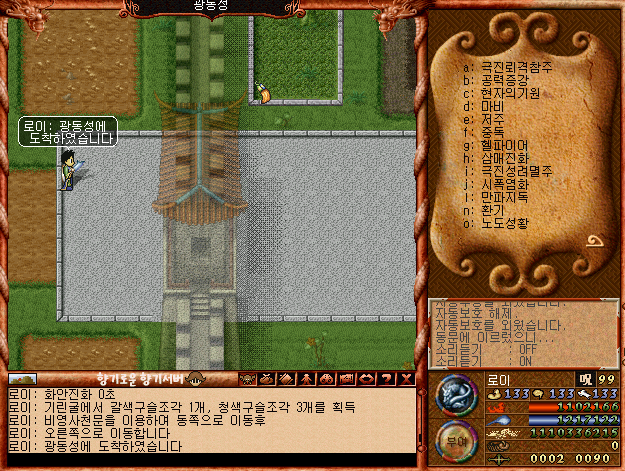Viewport: 625px width, 471px height.
Task: Click the question mark help button
Action: click(x=387, y=378)
